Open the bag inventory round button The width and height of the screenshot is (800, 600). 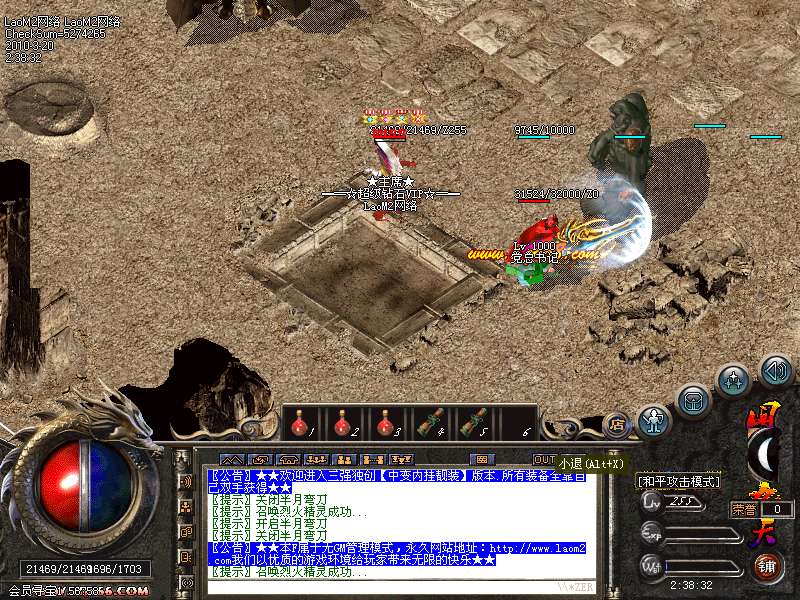coord(692,401)
